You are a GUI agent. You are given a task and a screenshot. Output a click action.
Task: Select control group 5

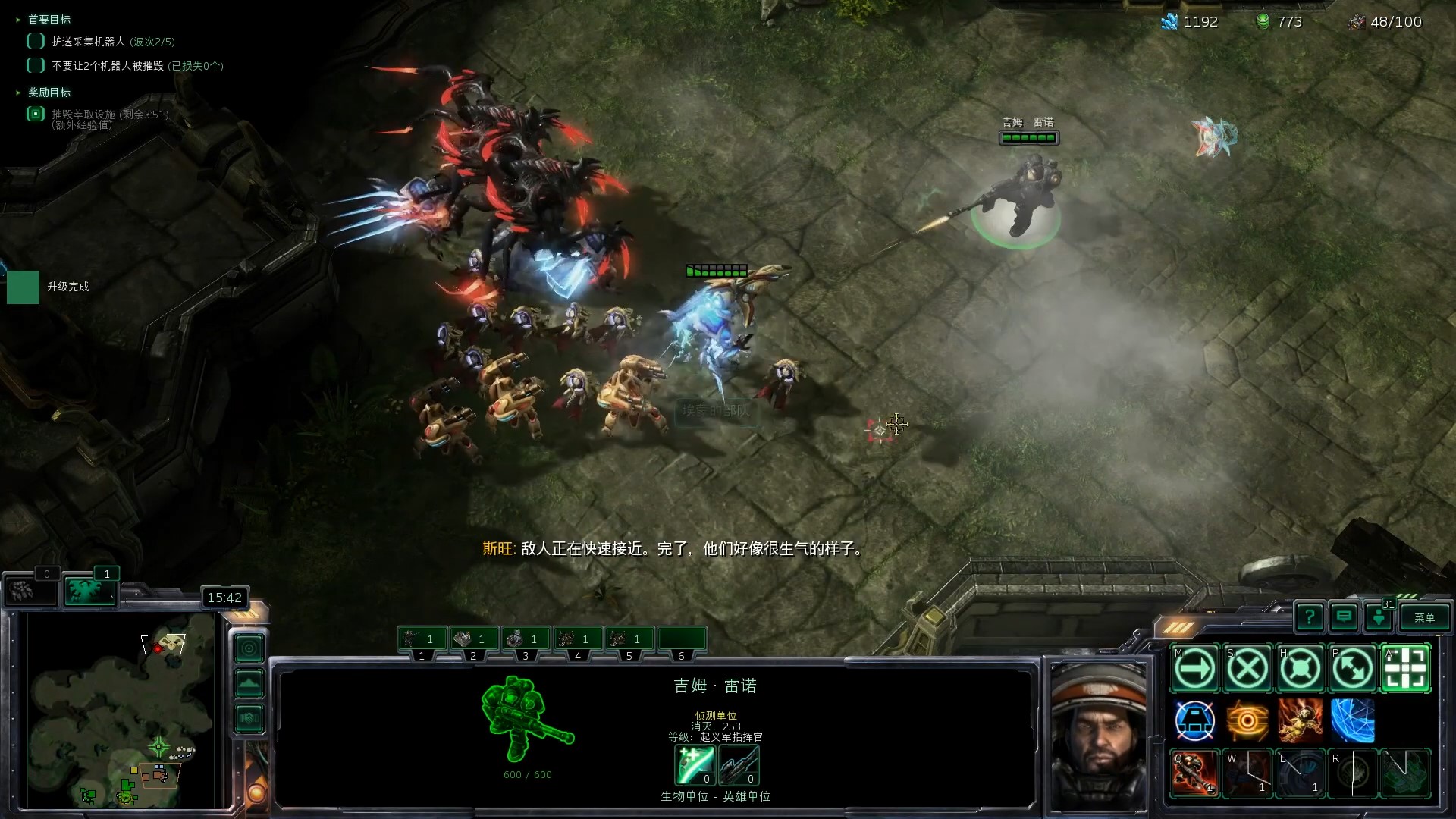point(629,640)
